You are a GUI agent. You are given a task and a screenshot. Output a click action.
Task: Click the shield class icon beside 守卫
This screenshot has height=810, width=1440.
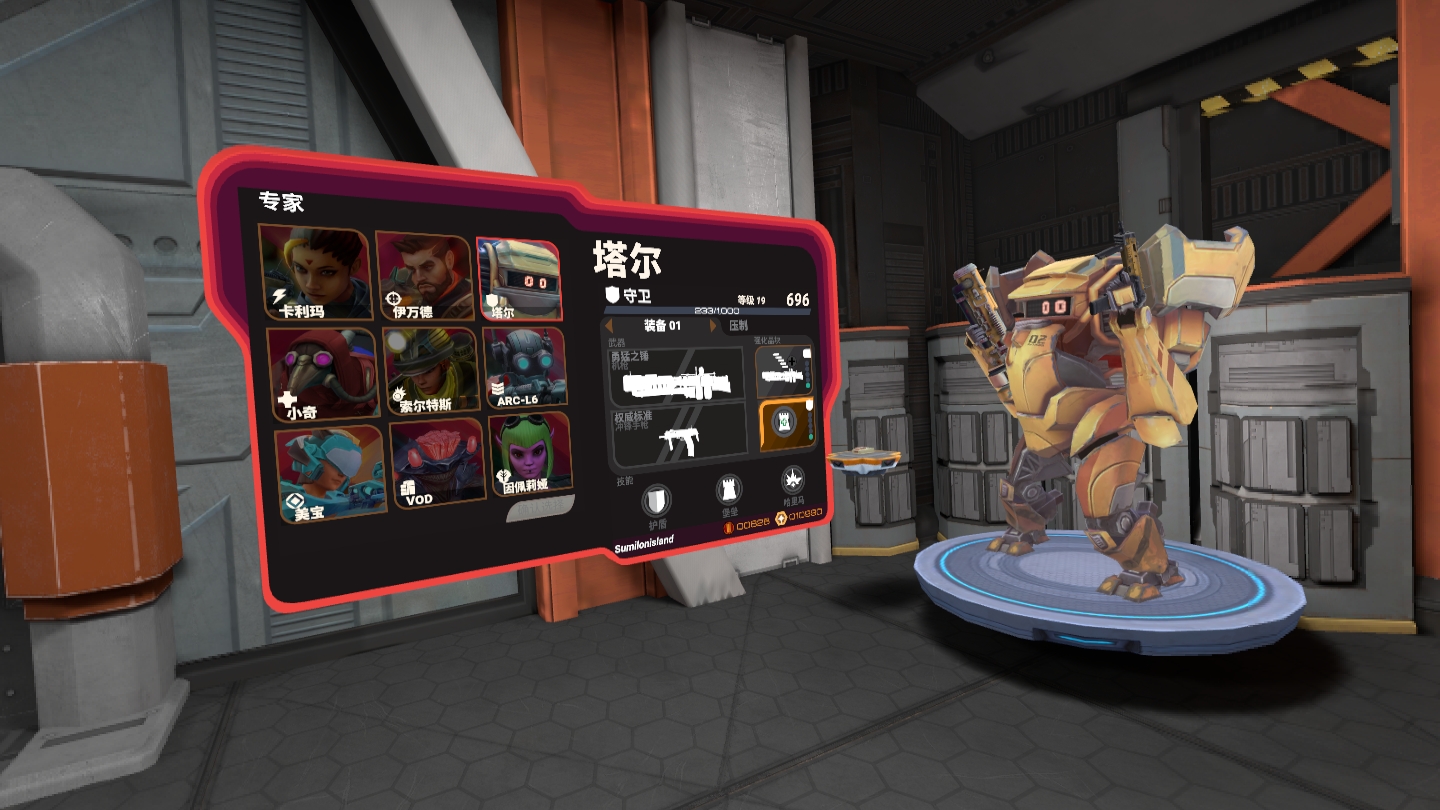pyautogui.click(x=610, y=296)
